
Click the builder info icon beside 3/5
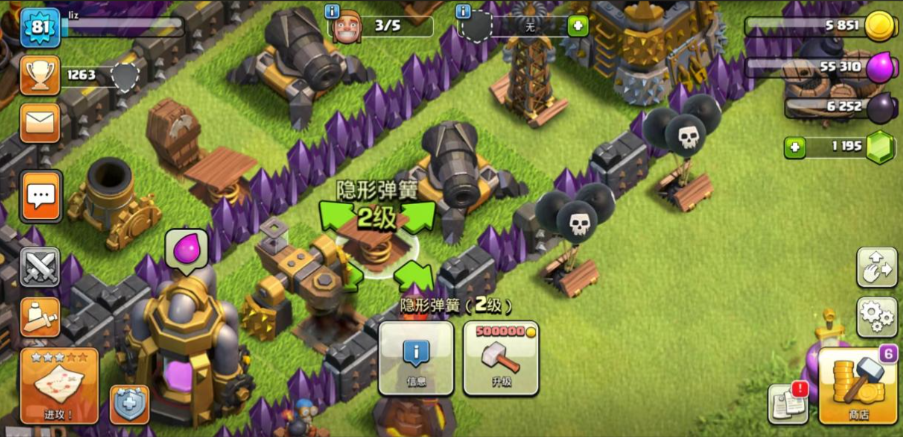coord(334,11)
